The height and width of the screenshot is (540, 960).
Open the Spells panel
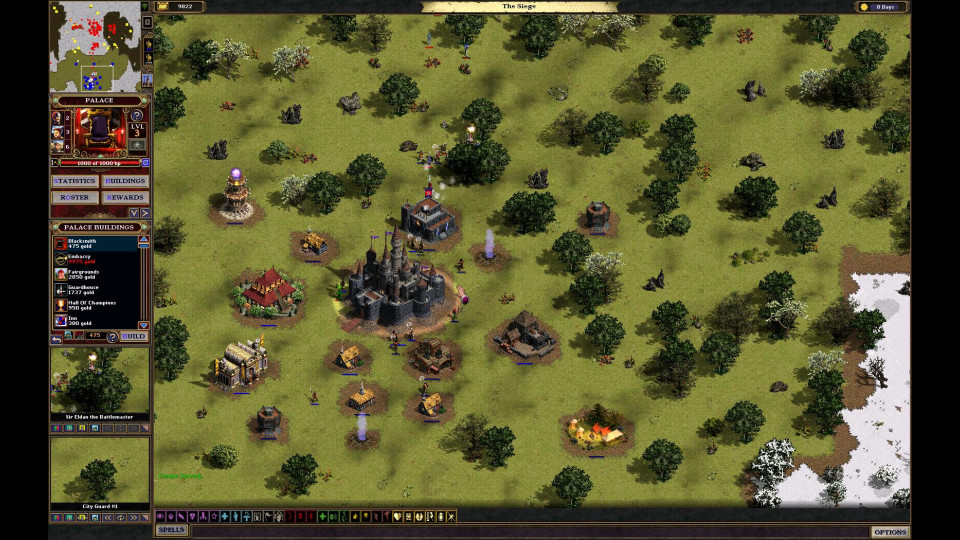click(171, 530)
